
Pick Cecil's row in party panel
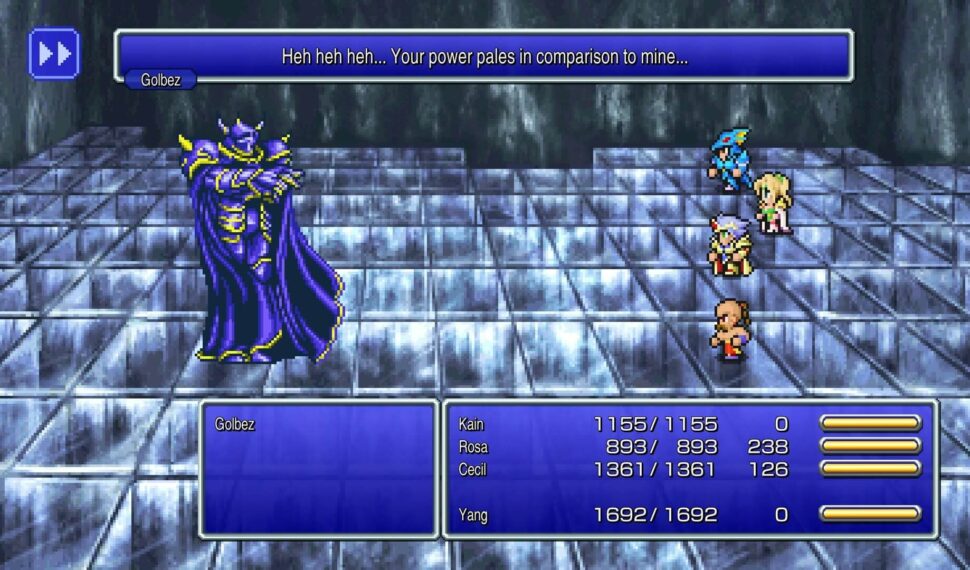click(688, 469)
